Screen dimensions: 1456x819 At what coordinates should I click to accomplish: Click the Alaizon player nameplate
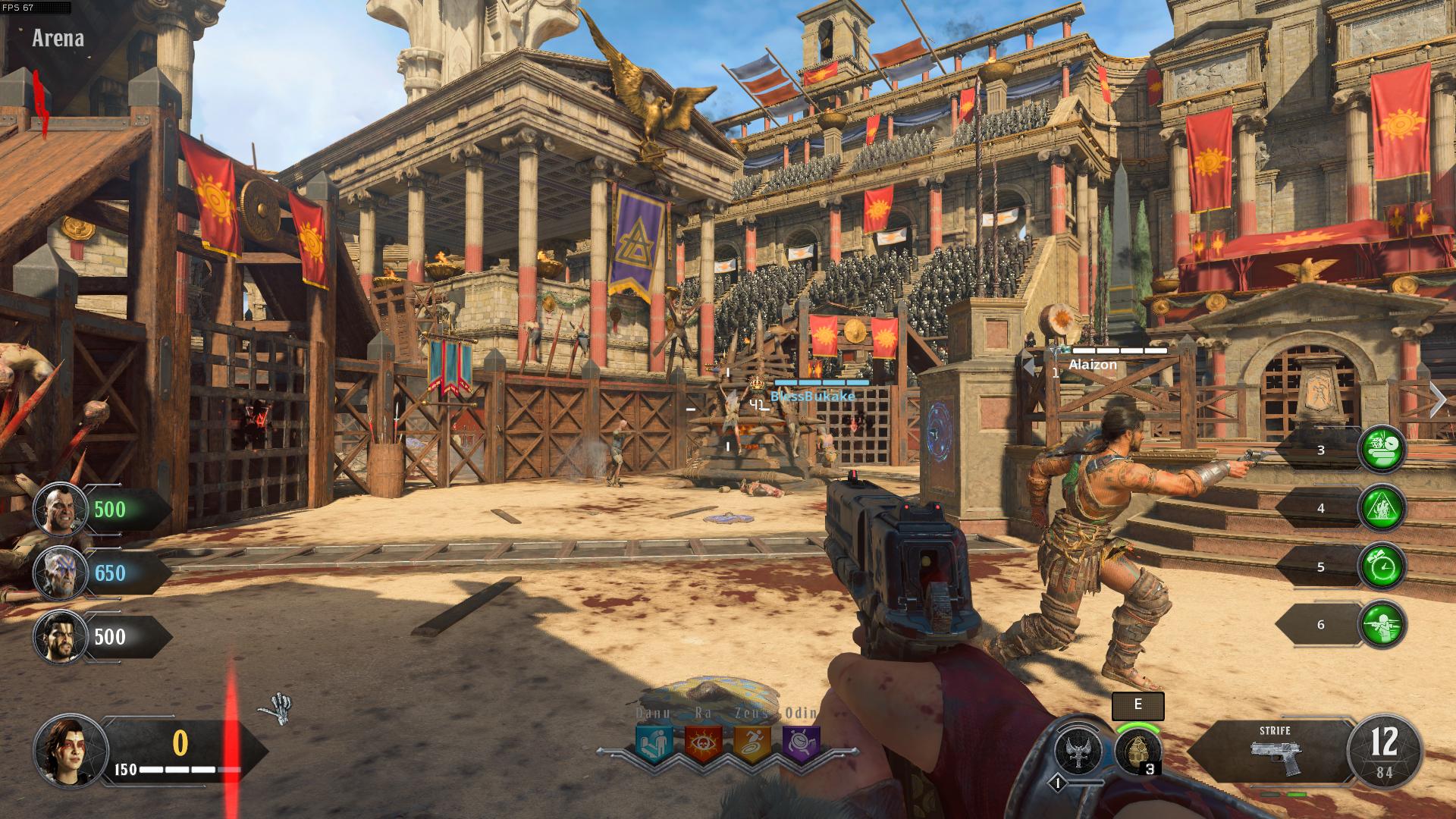(x=1093, y=365)
